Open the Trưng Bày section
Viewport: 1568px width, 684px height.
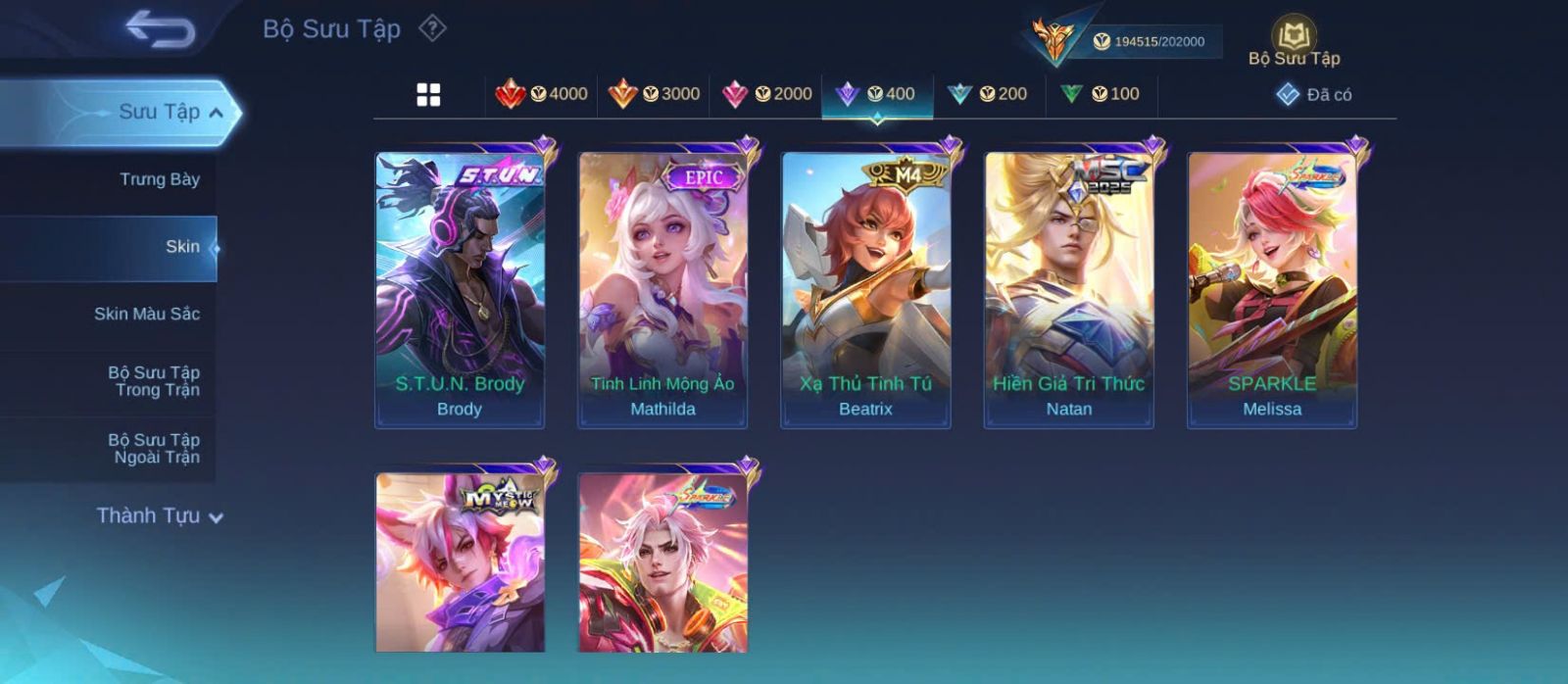coord(159,179)
